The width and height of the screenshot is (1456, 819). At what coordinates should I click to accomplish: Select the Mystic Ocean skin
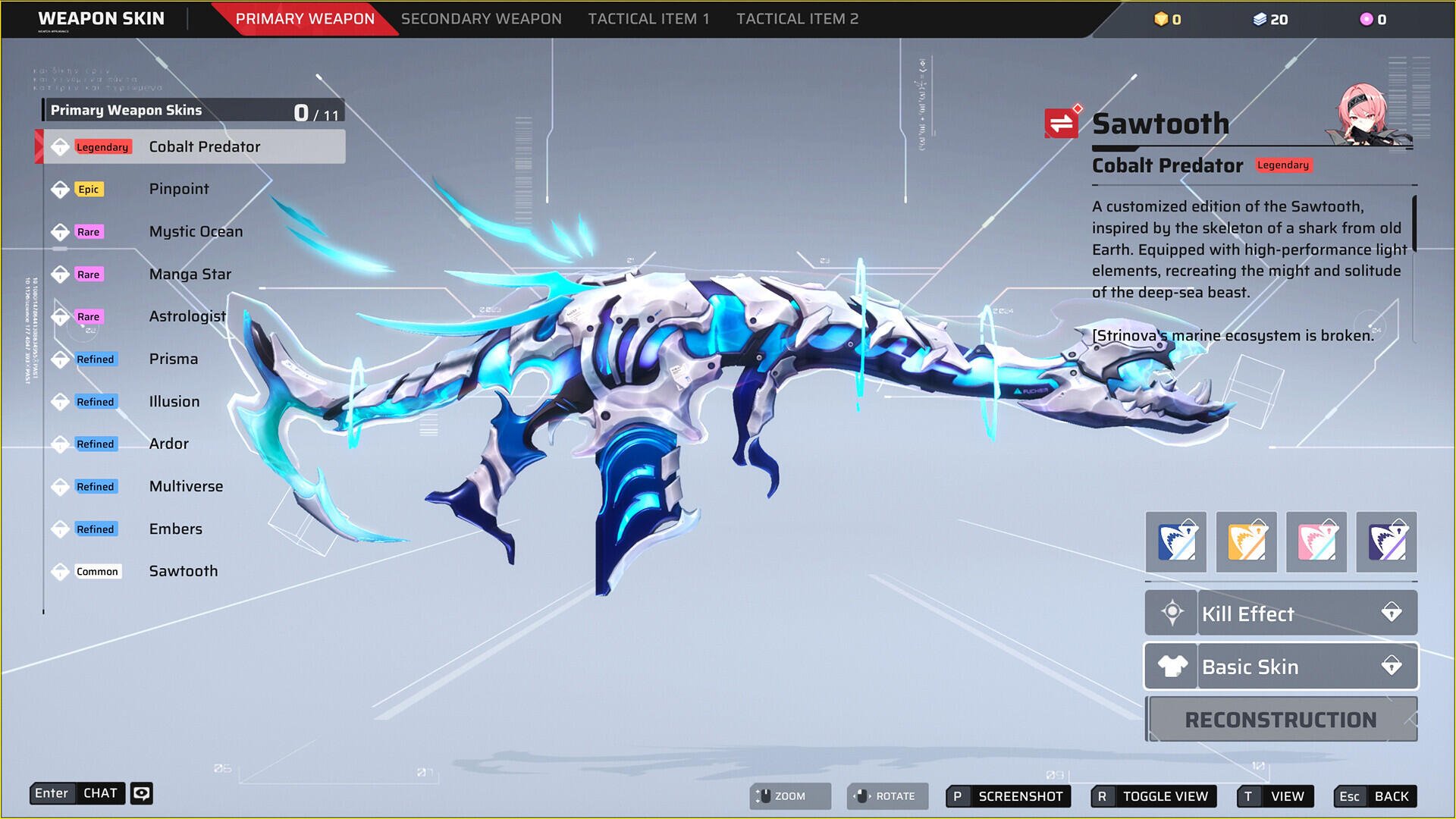coord(196,231)
